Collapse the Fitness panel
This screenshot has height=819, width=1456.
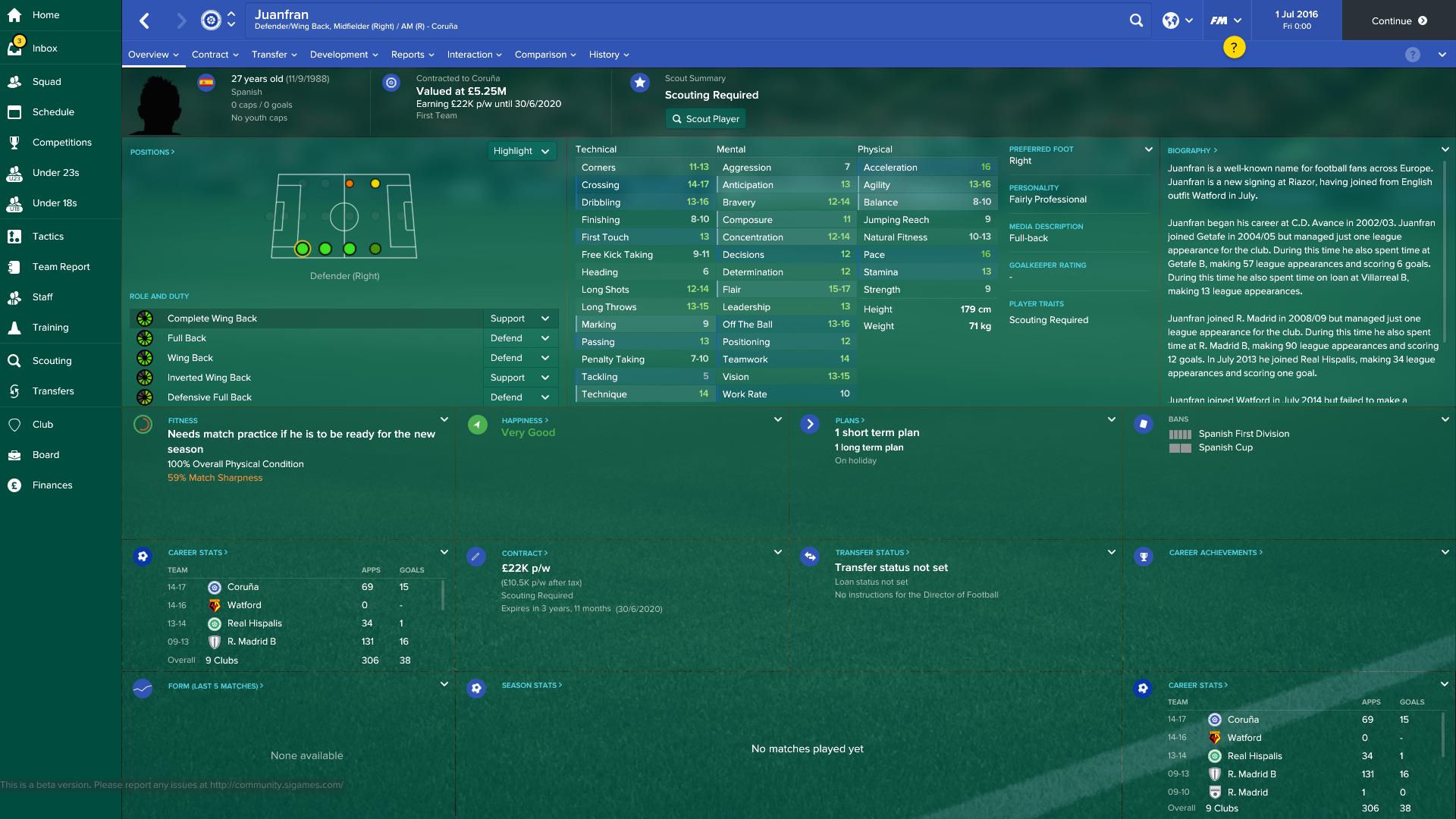pyautogui.click(x=443, y=418)
